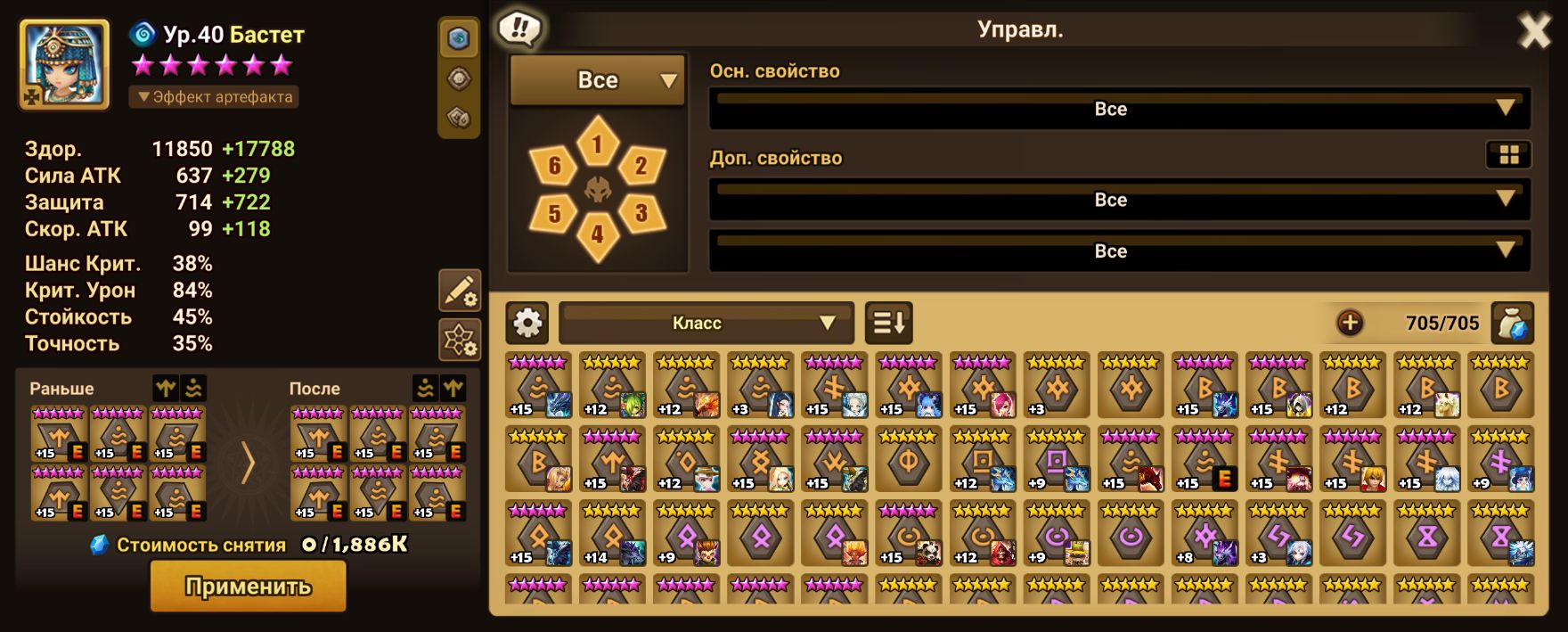Toggle the rune sort order button
Image resolution: width=1568 pixels, height=632 pixels.
889,323
